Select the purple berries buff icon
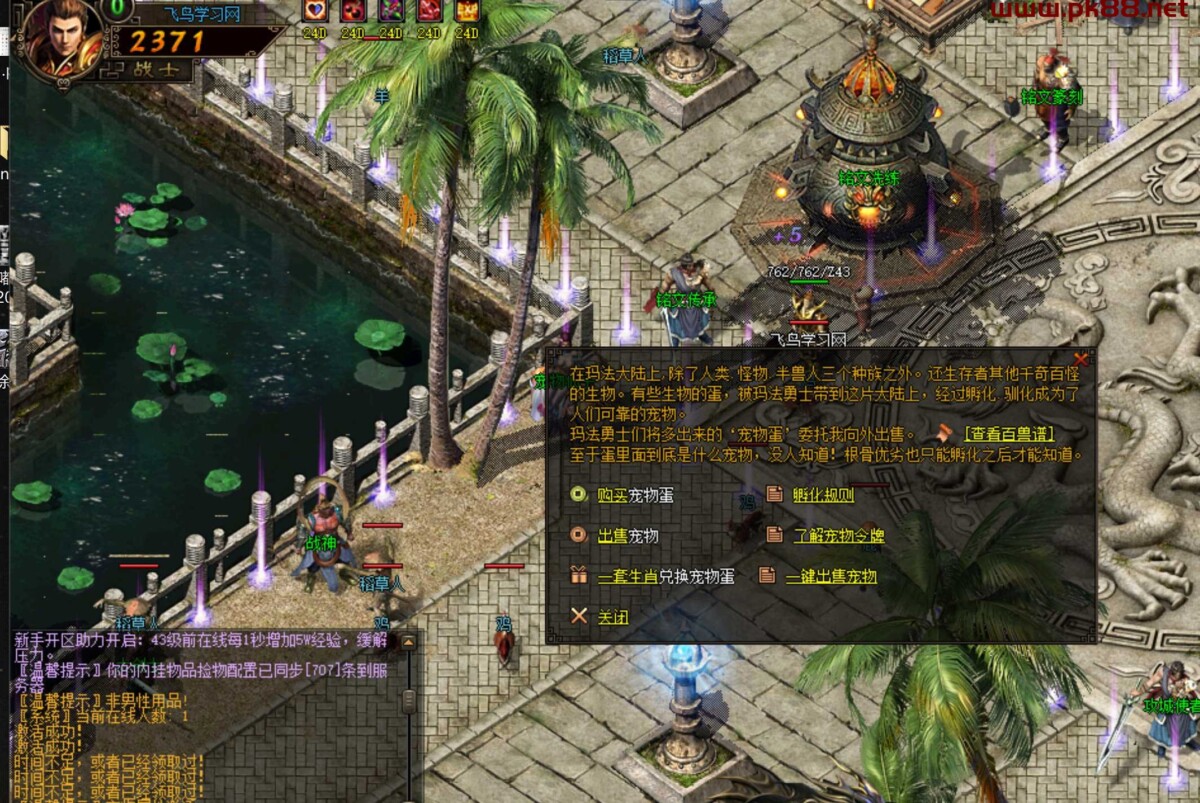 pos(391,11)
